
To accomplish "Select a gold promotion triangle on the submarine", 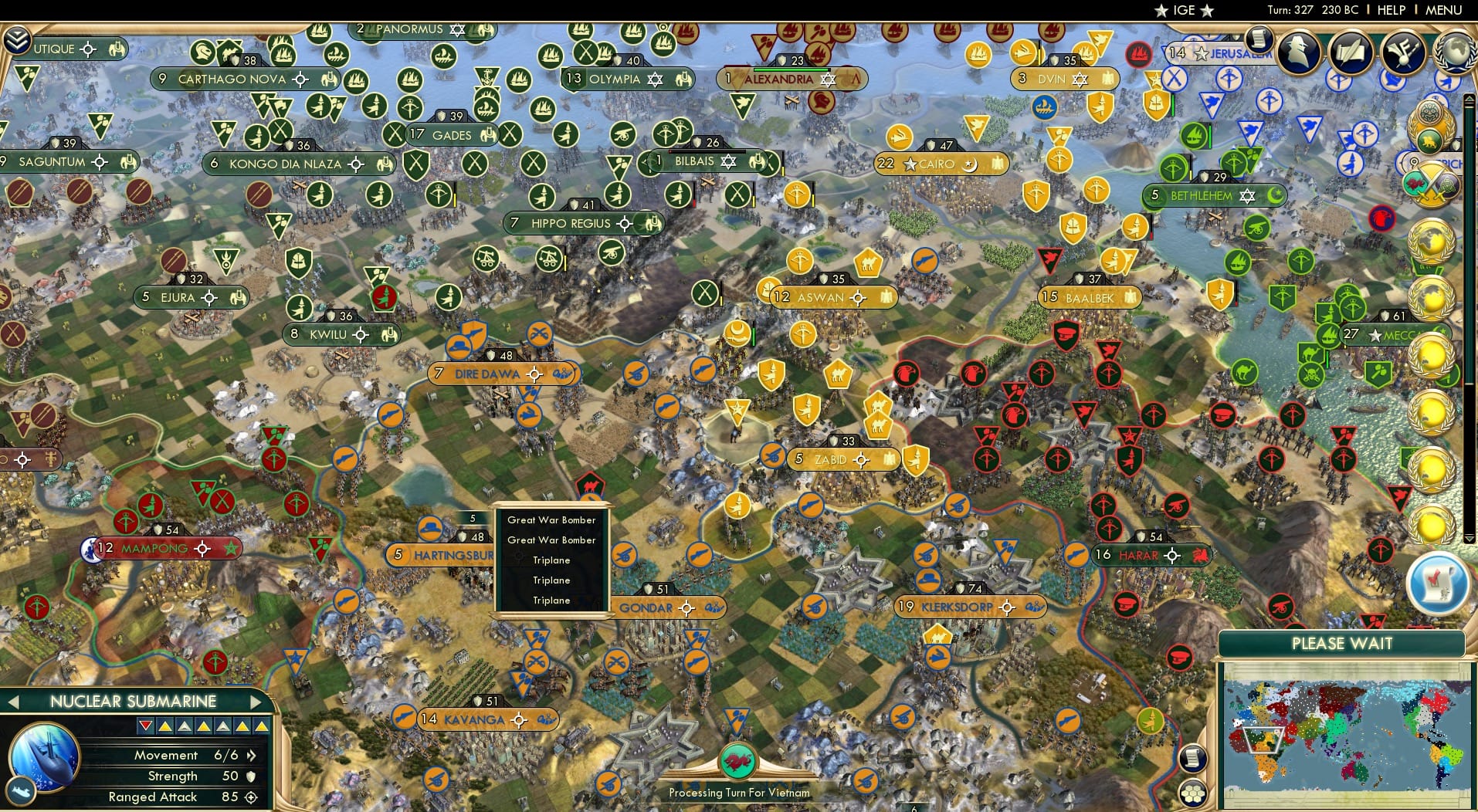I will pyautogui.click(x=165, y=727).
